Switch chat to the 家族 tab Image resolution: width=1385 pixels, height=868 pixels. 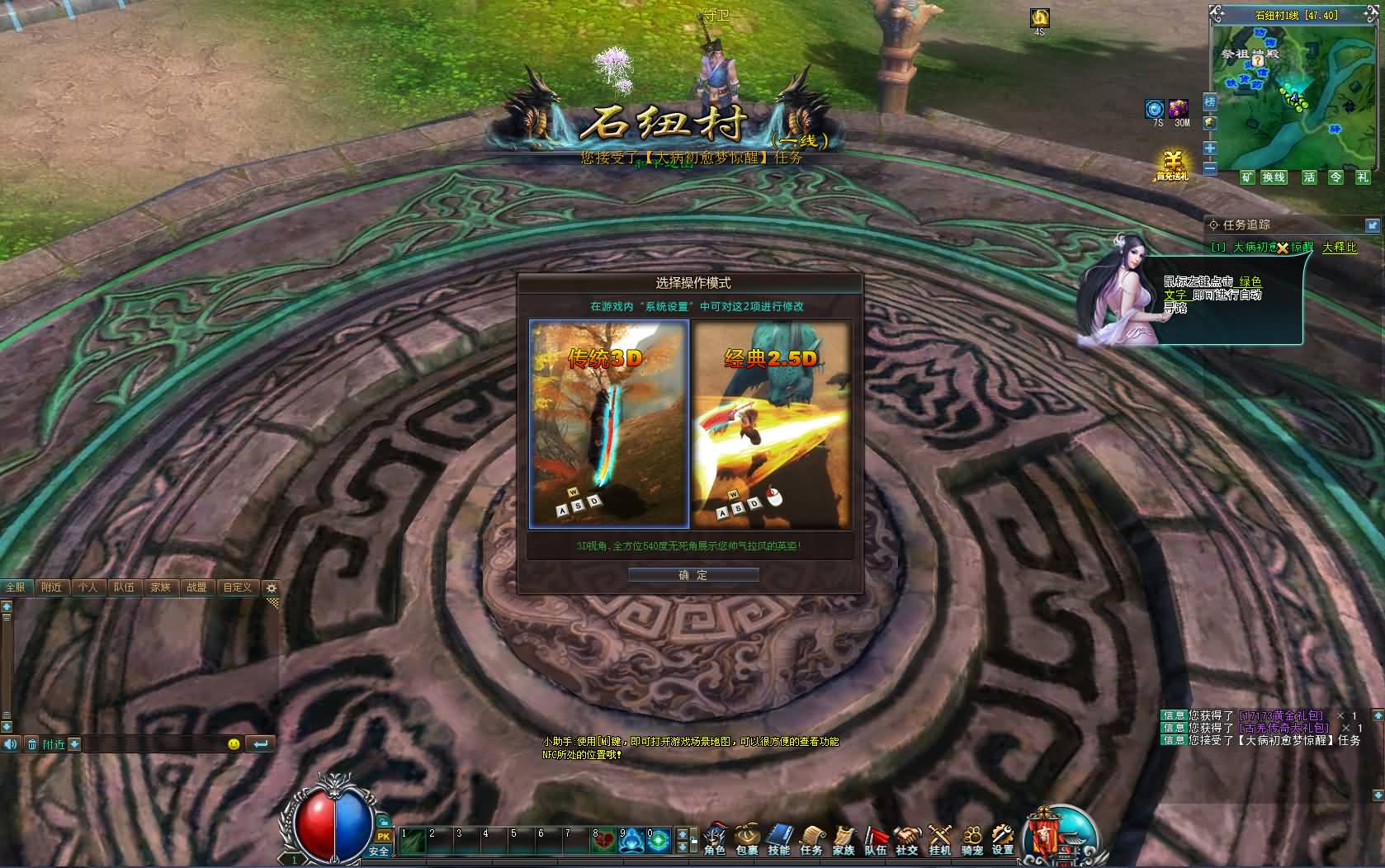pyautogui.click(x=160, y=587)
